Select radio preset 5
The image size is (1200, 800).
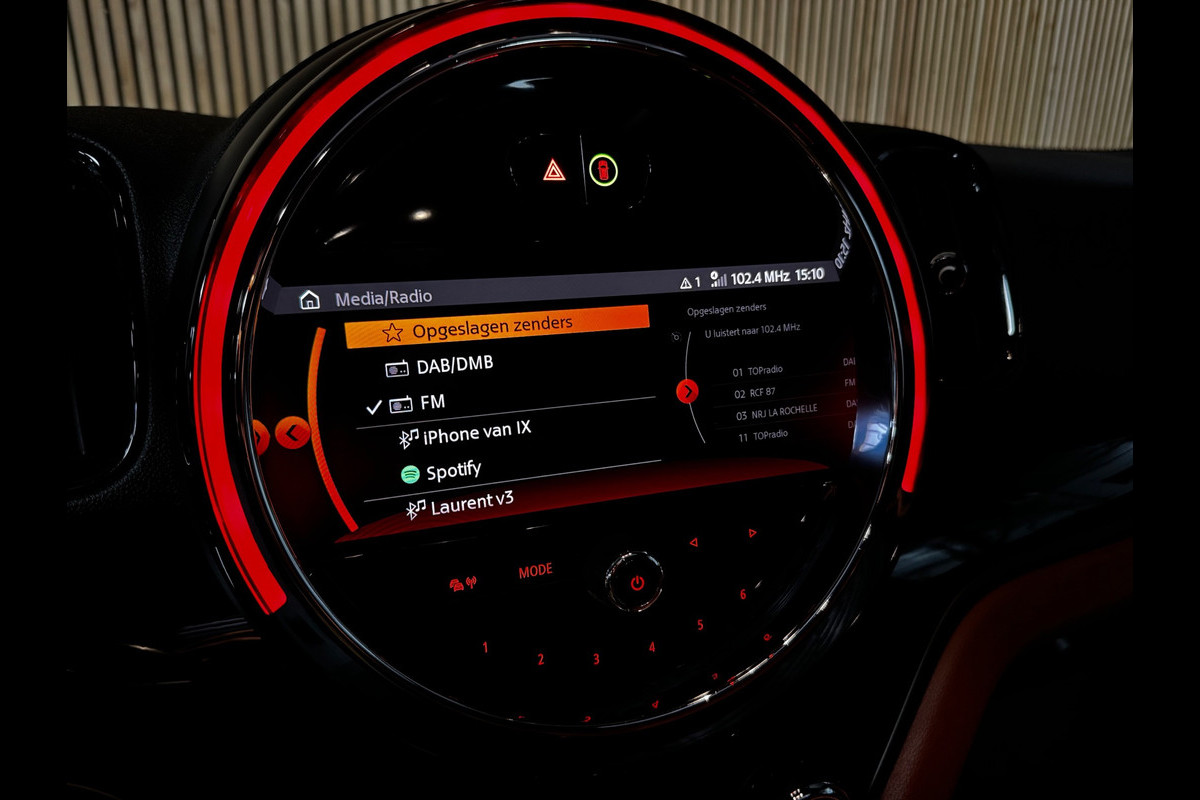pyautogui.click(x=700, y=625)
